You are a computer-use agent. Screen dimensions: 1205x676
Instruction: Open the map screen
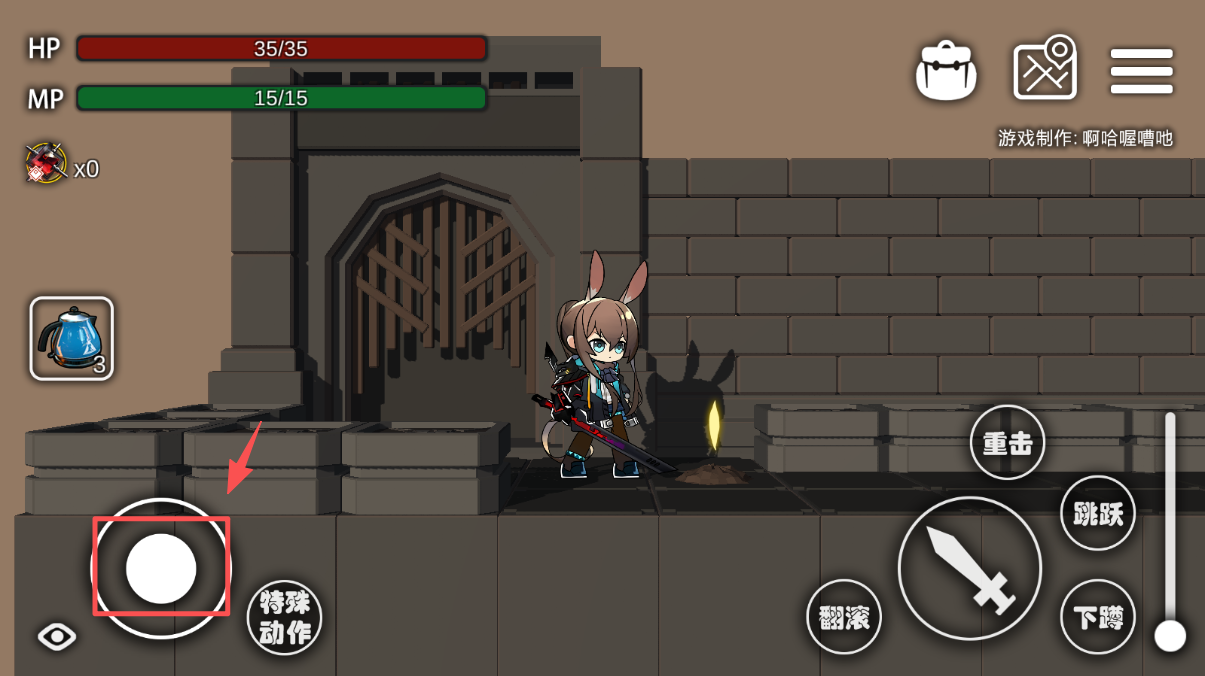tap(1045, 69)
